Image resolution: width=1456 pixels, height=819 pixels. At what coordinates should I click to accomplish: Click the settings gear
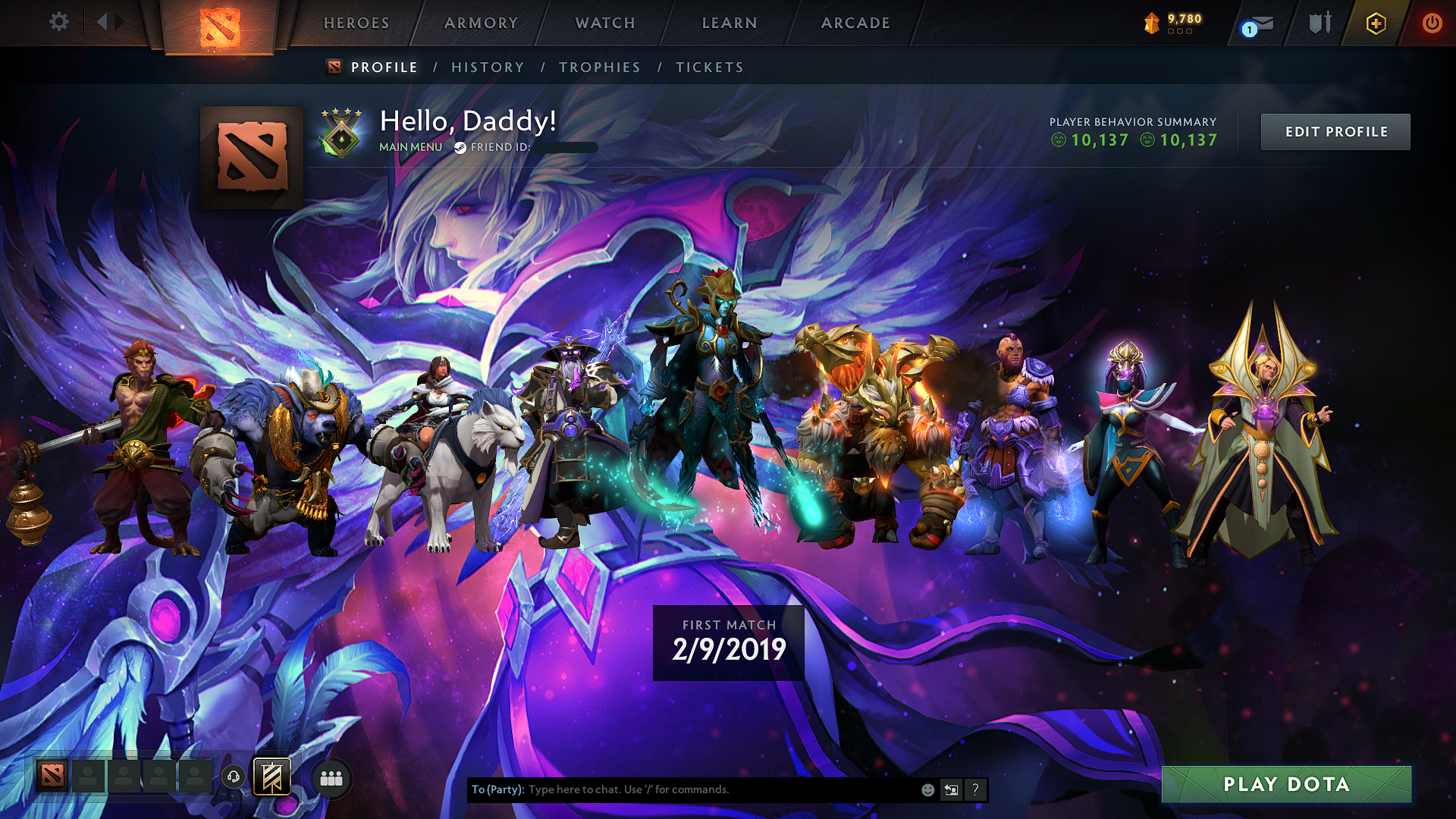(x=58, y=22)
